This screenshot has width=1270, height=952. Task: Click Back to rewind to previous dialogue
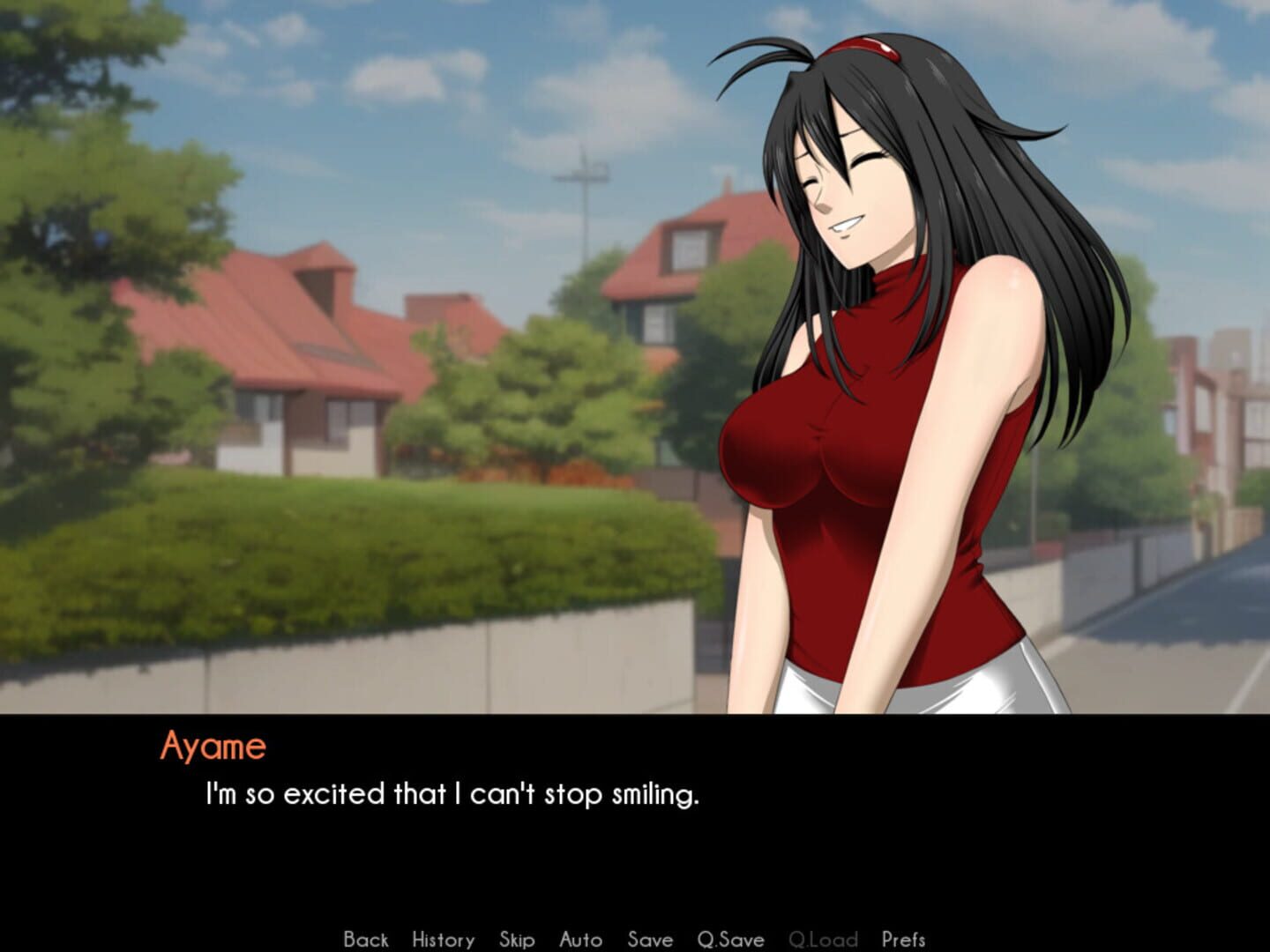(x=365, y=940)
